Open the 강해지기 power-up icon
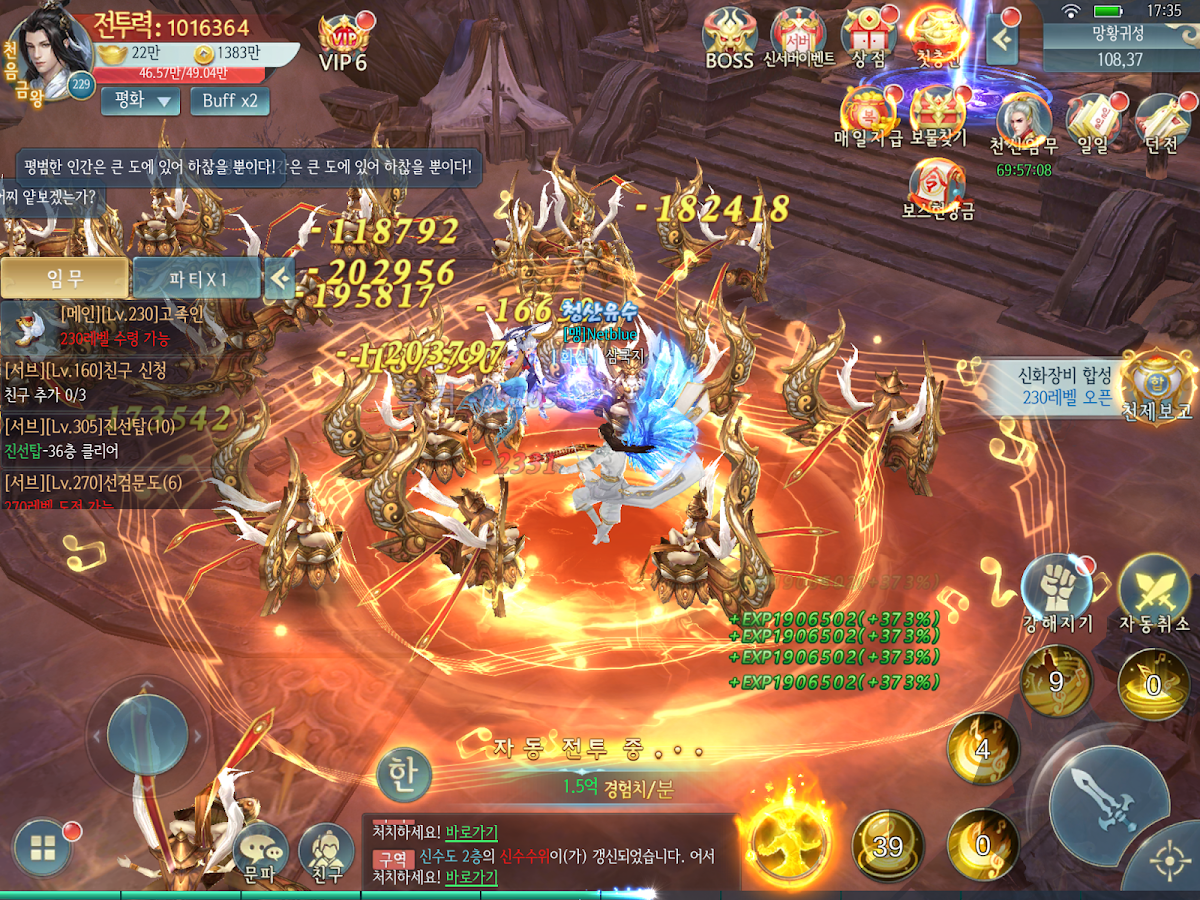The image size is (1200, 900). pos(1057,593)
